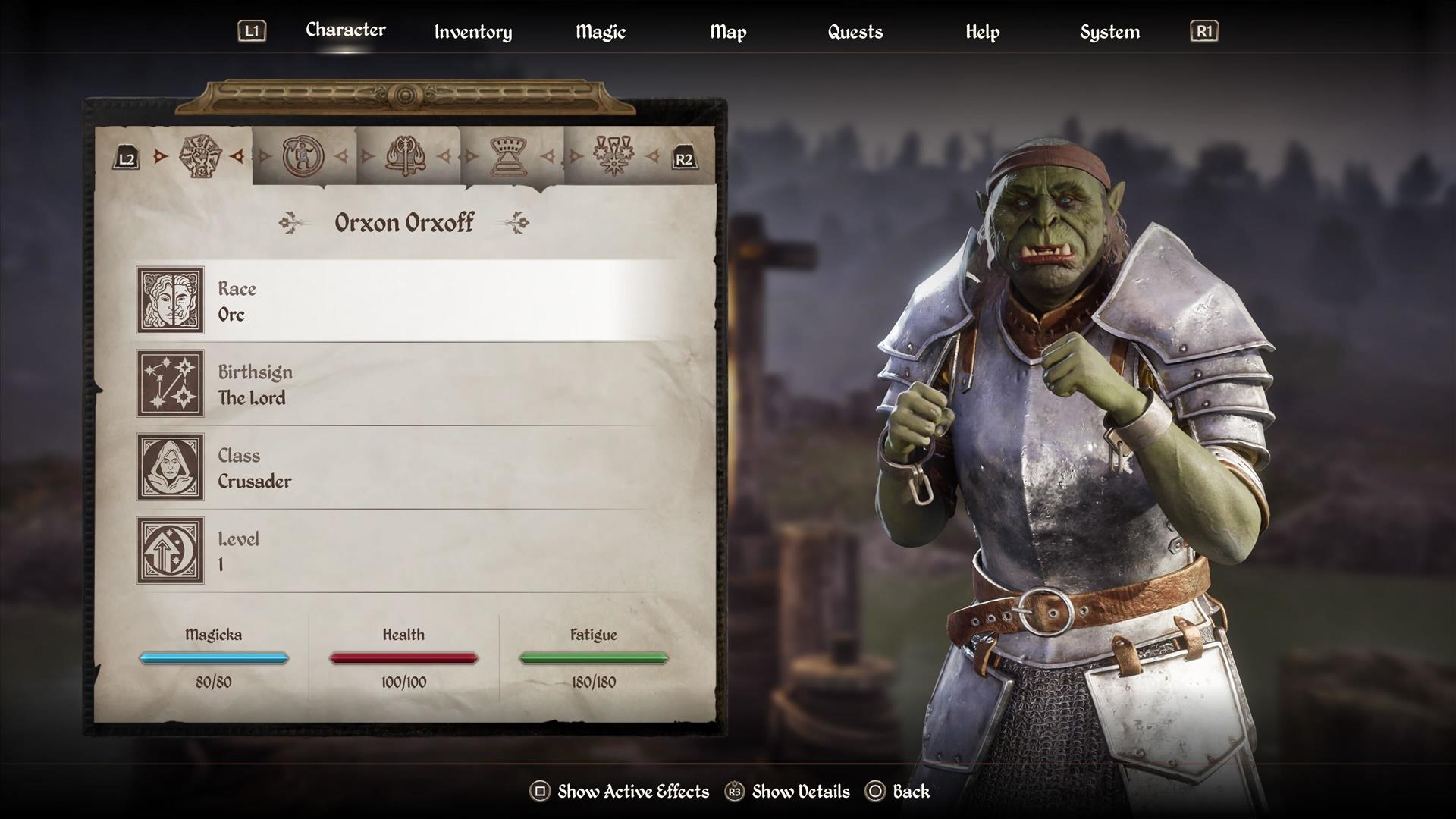
Task: Open the Inventory tab
Action: tap(472, 32)
